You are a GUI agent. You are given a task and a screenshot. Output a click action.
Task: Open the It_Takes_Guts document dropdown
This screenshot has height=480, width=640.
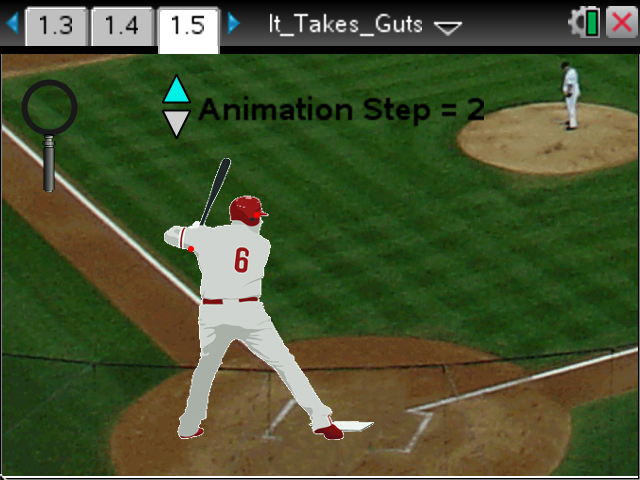click(x=448, y=27)
